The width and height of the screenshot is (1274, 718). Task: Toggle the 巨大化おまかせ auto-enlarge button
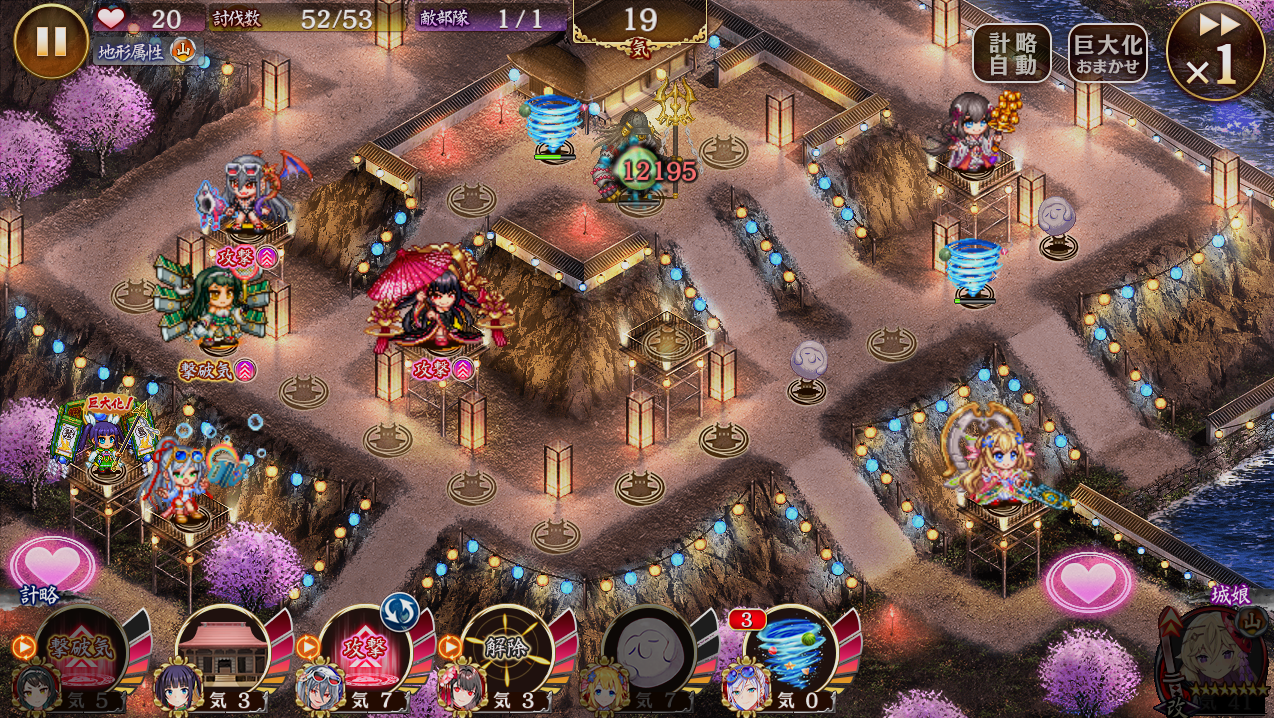[x=1107, y=52]
